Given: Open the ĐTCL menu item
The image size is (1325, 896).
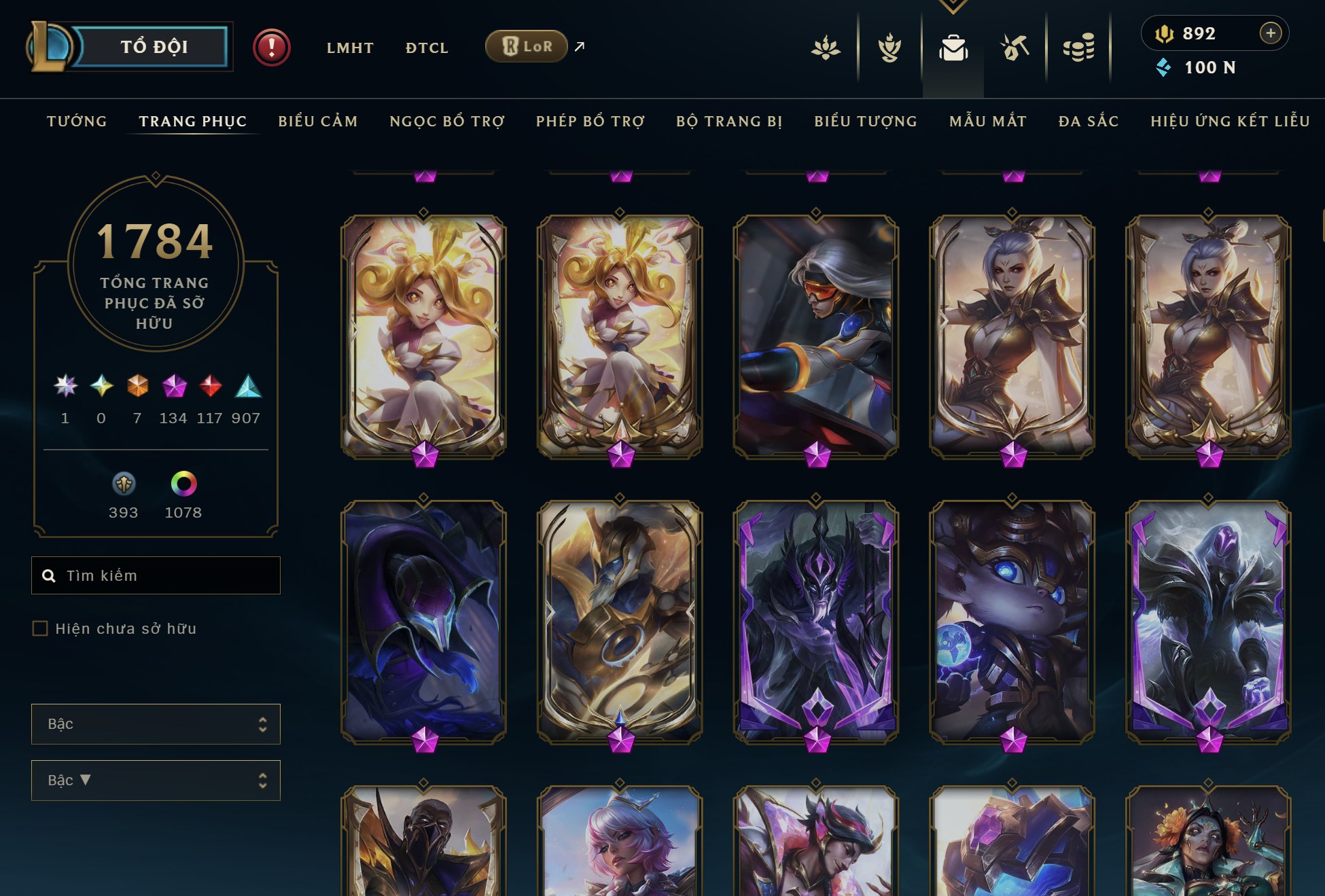Looking at the screenshot, I should [426, 48].
